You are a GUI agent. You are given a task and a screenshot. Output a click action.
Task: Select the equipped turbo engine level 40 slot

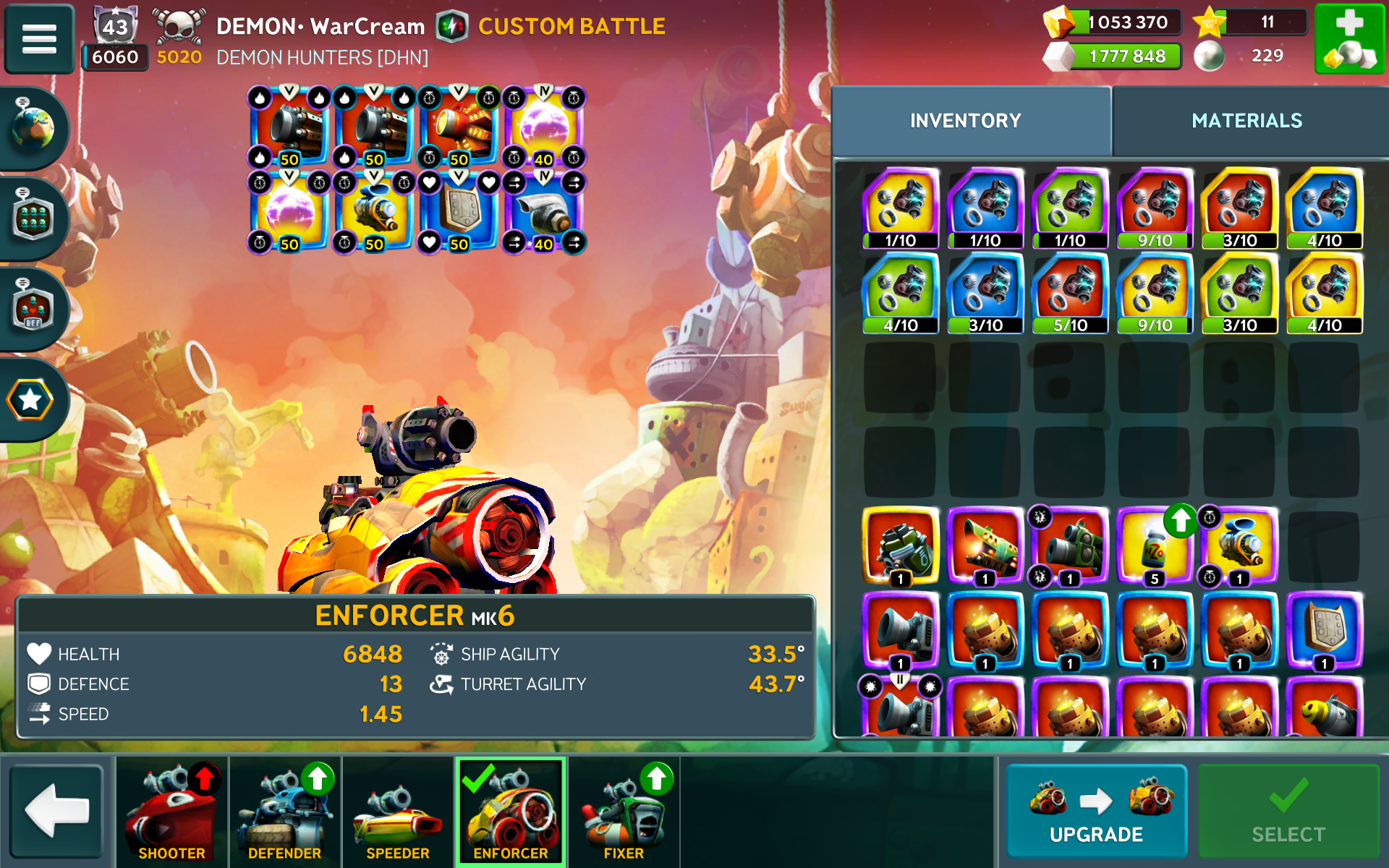pos(543,212)
